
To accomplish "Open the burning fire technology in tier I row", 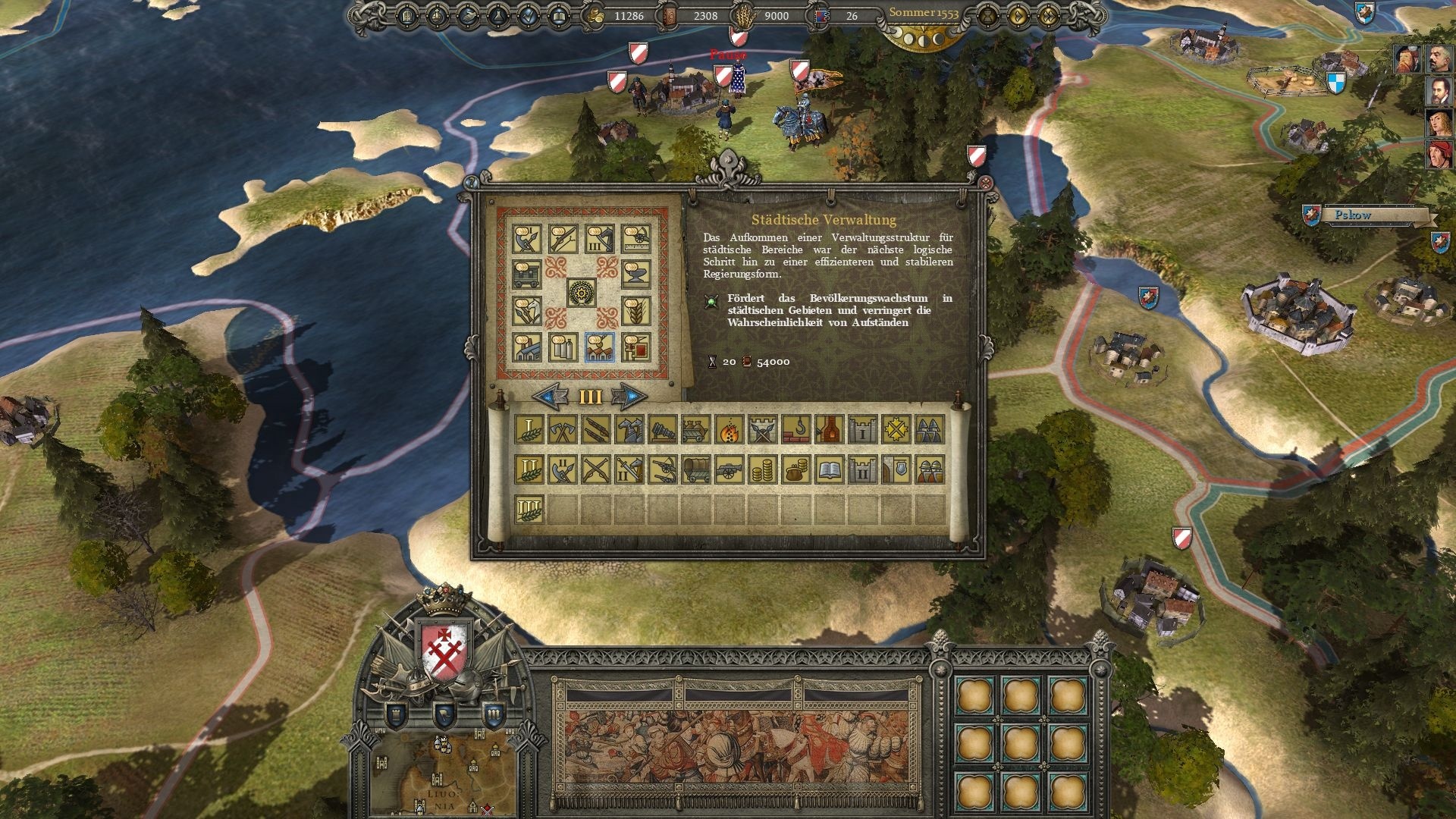I will coord(729,430).
